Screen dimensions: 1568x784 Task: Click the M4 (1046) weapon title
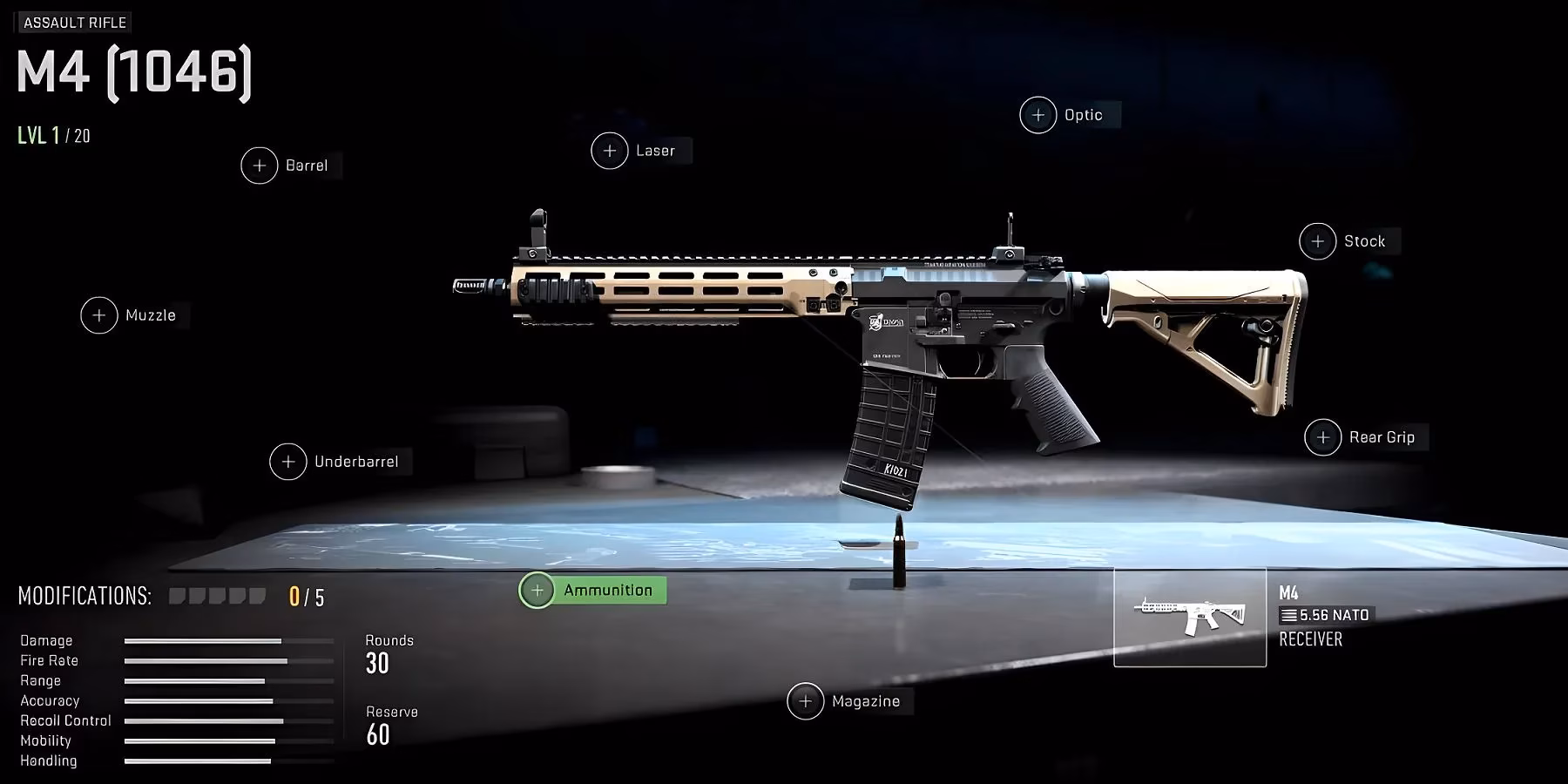click(132, 71)
